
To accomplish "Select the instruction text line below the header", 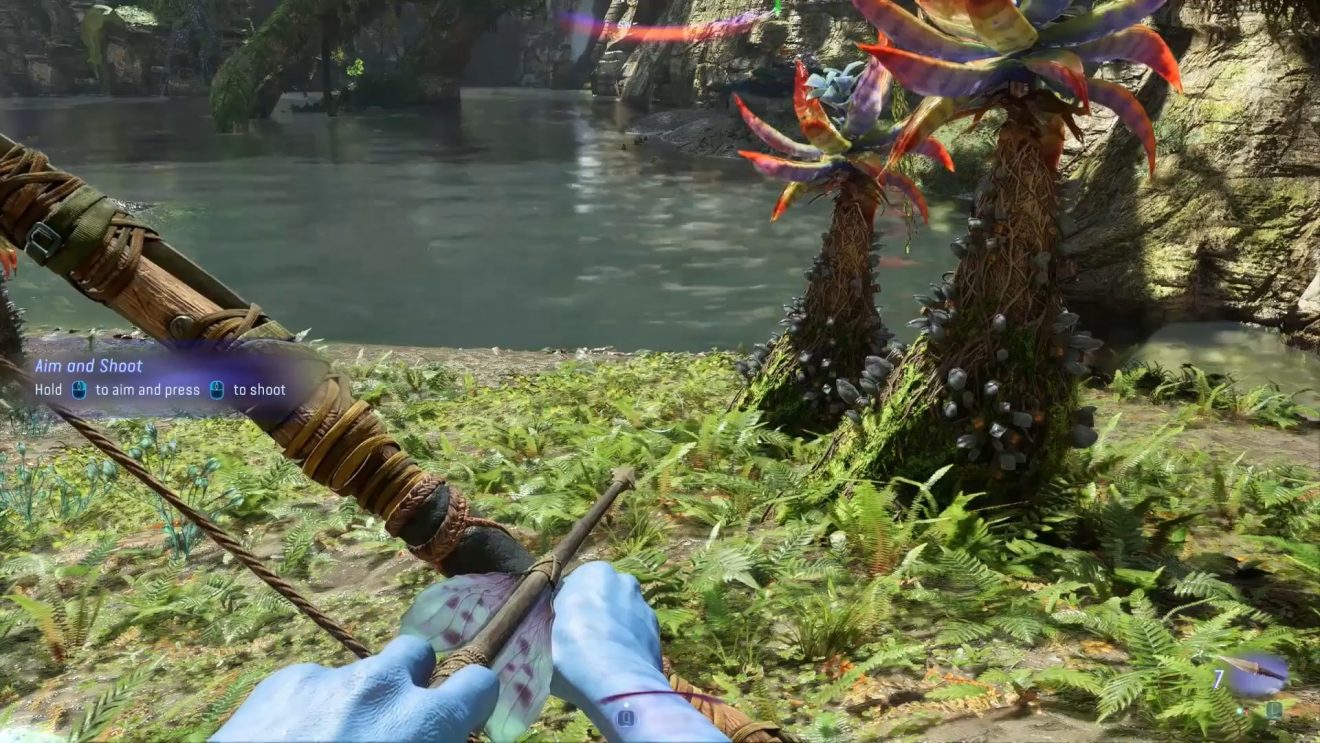I will [x=160, y=389].
